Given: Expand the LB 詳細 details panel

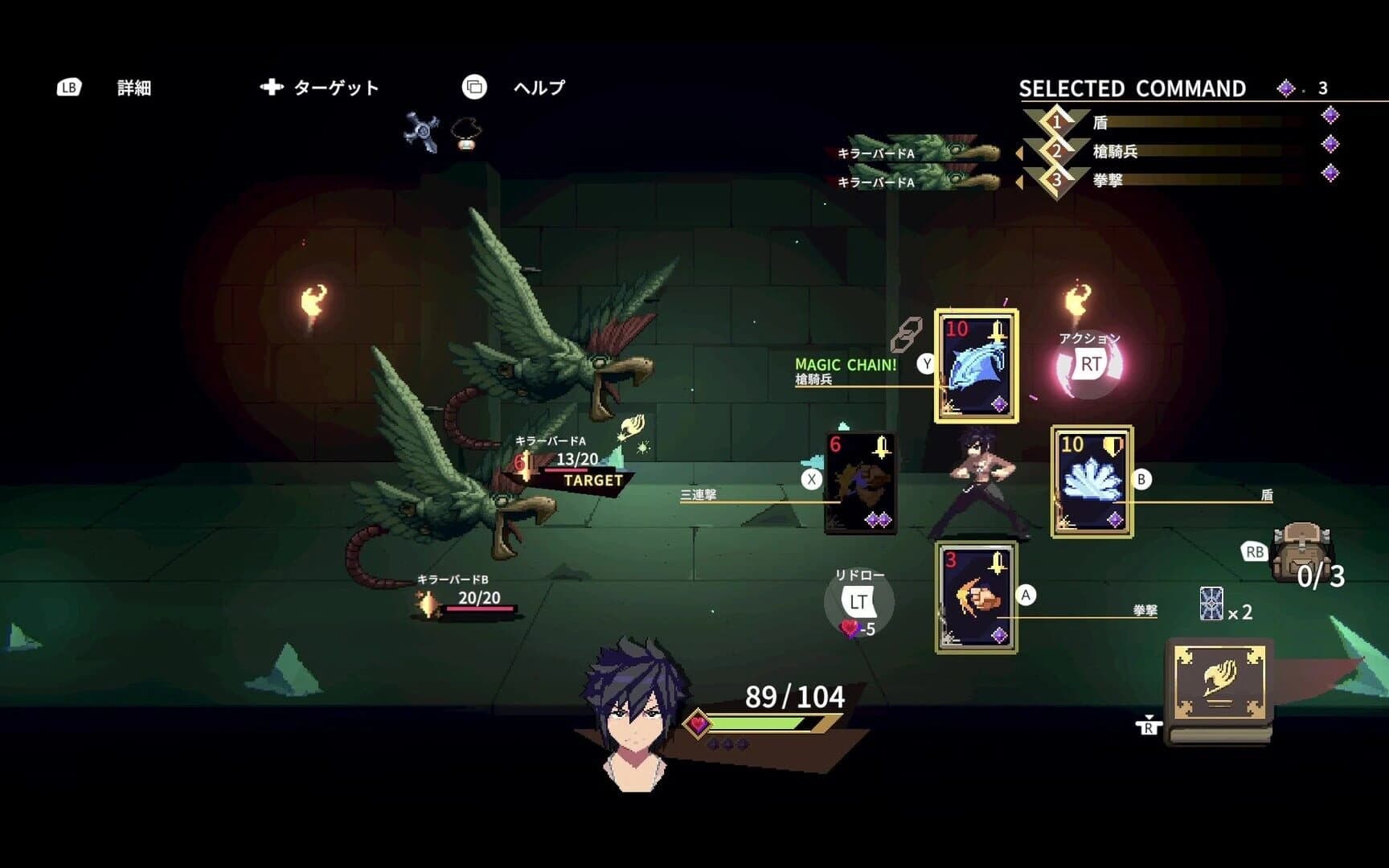Looking at the screenshot, I should [104, 88].
